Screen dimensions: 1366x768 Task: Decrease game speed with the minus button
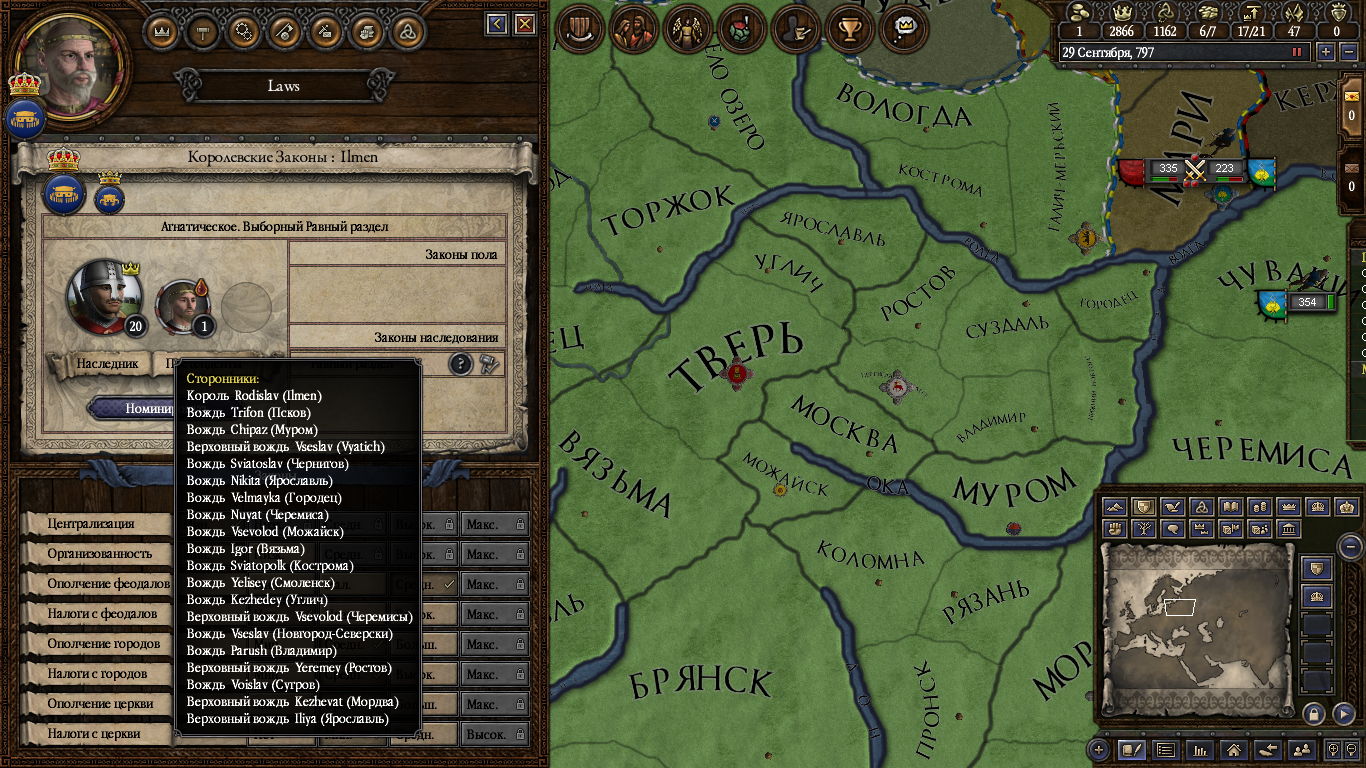1347,52
